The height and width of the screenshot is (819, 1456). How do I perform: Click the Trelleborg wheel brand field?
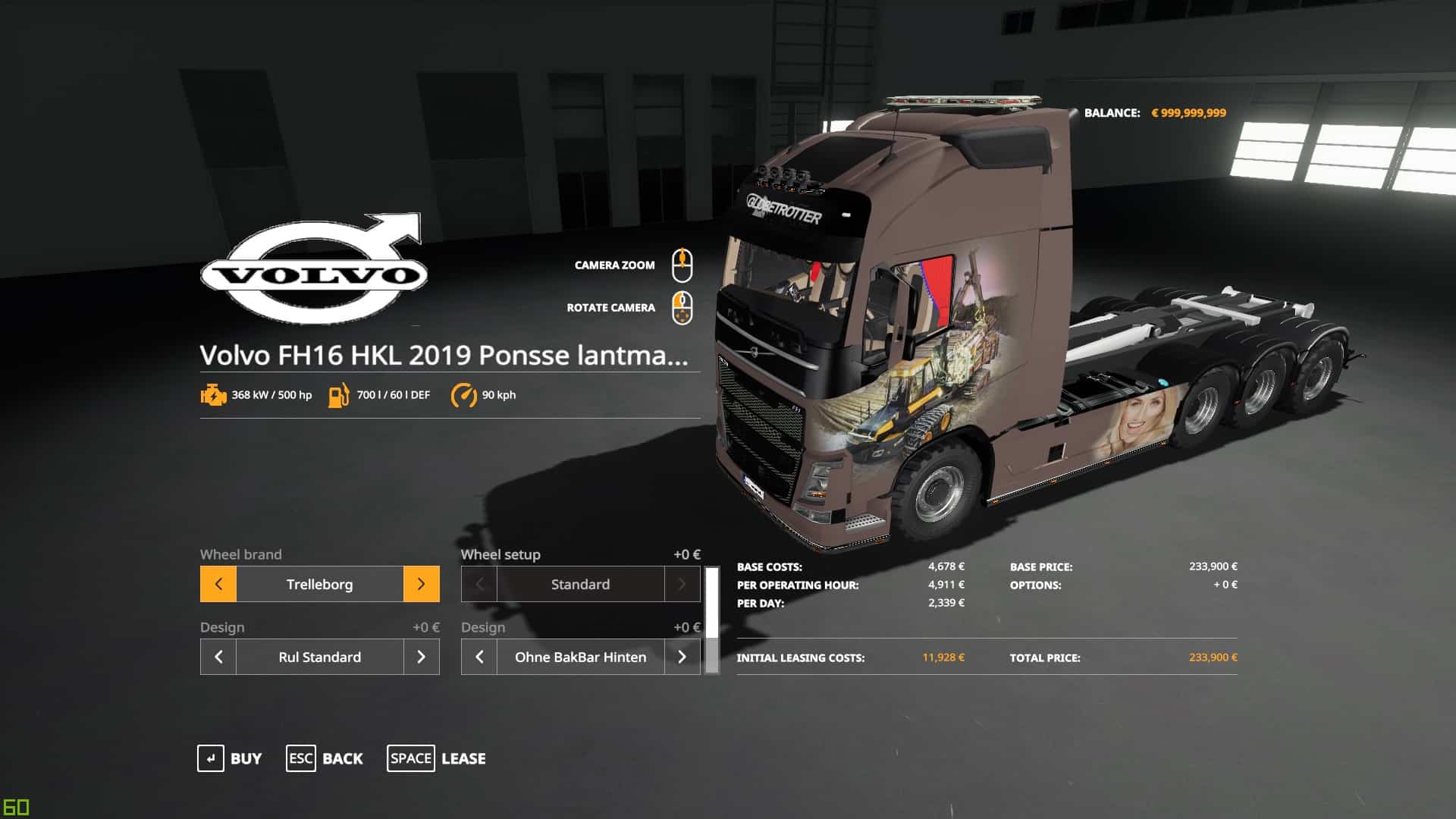pyautogui.click(x=319, y=584)
